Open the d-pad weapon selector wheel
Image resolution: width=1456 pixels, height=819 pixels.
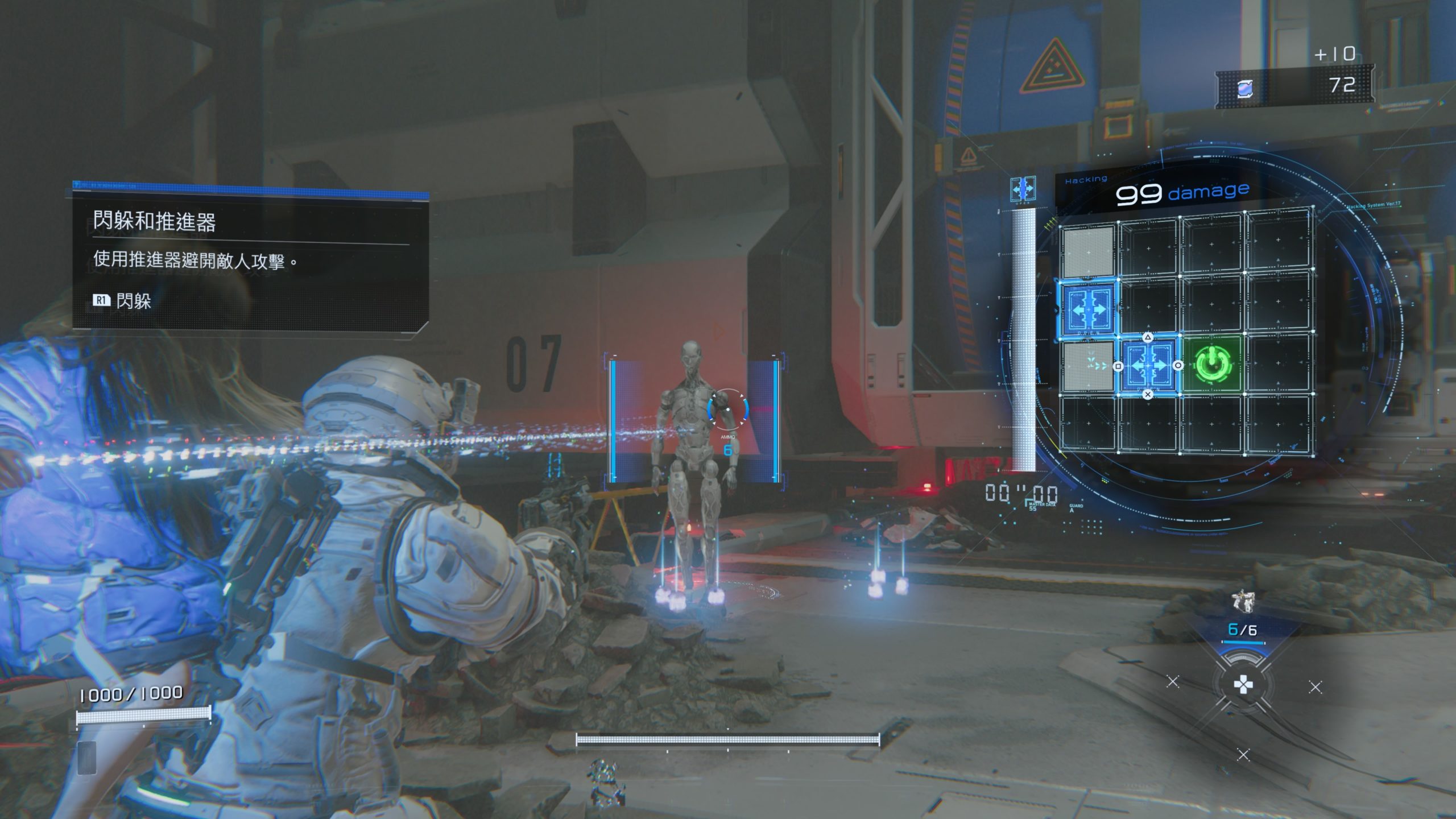click(x=1243, y=685)
